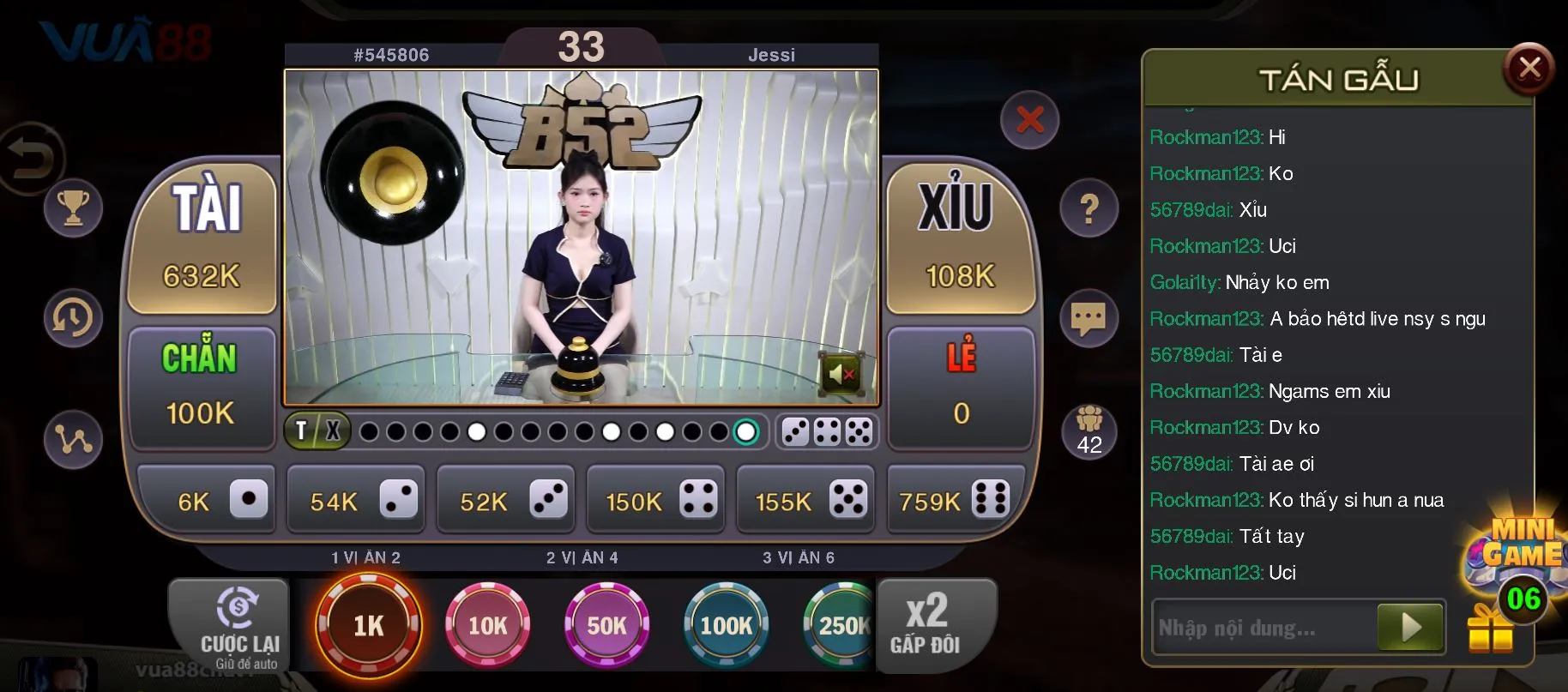The image size is (1568, 692).
Task: Open the trend statistics chart icon
Action: [73, 439]
